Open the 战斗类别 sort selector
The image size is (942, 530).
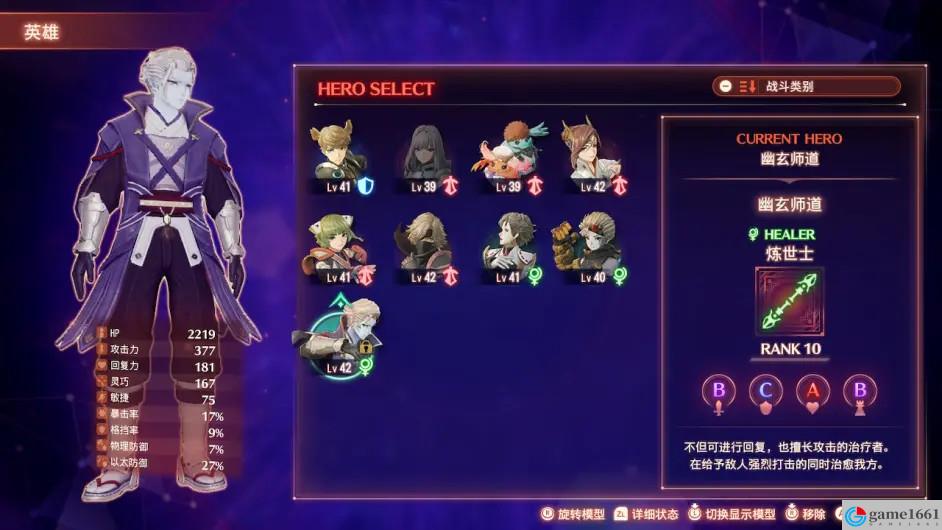pyautogui.click(x=806, y=87)
